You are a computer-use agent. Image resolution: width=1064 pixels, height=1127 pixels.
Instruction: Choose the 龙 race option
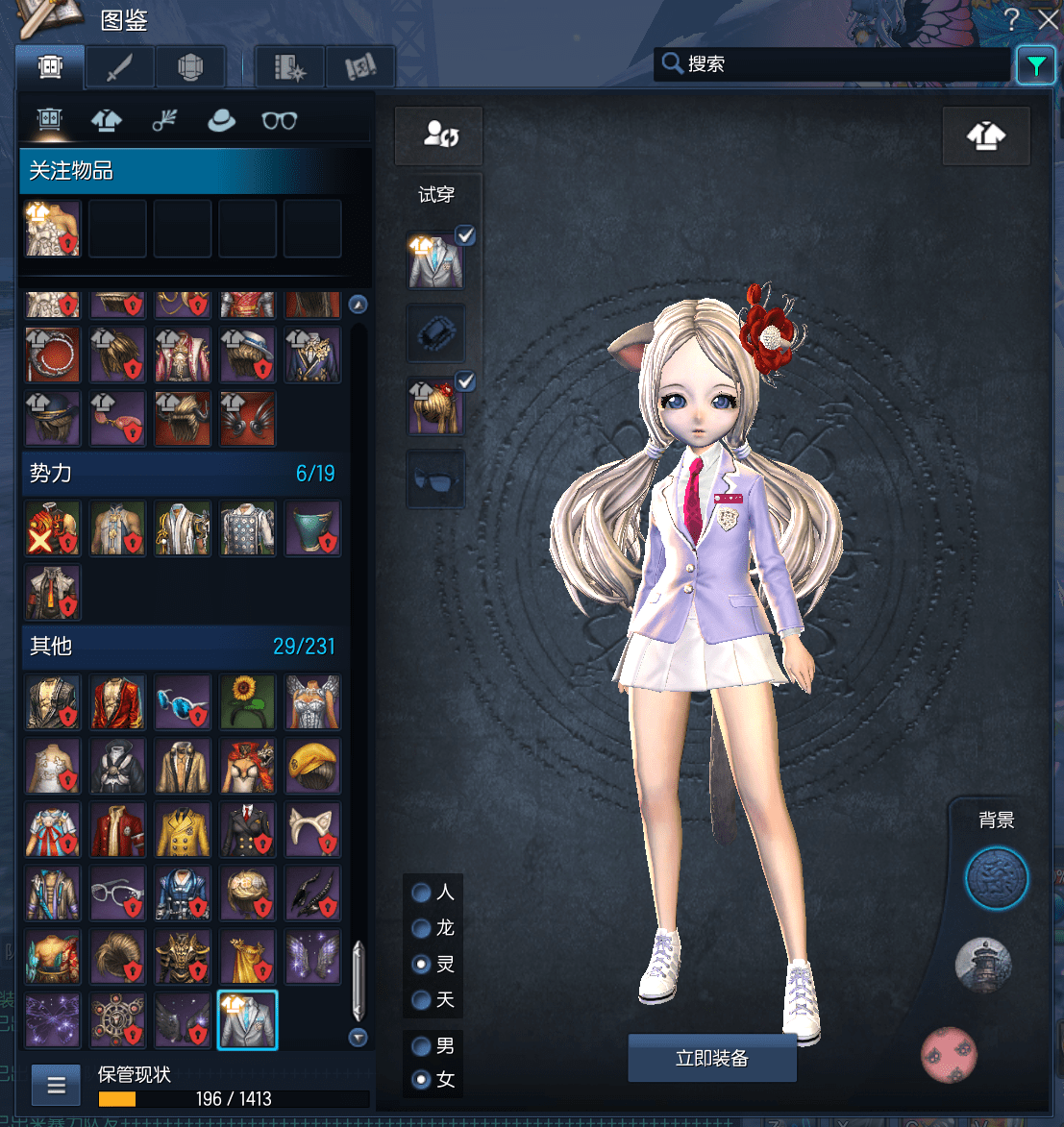[x=421, y=928]
